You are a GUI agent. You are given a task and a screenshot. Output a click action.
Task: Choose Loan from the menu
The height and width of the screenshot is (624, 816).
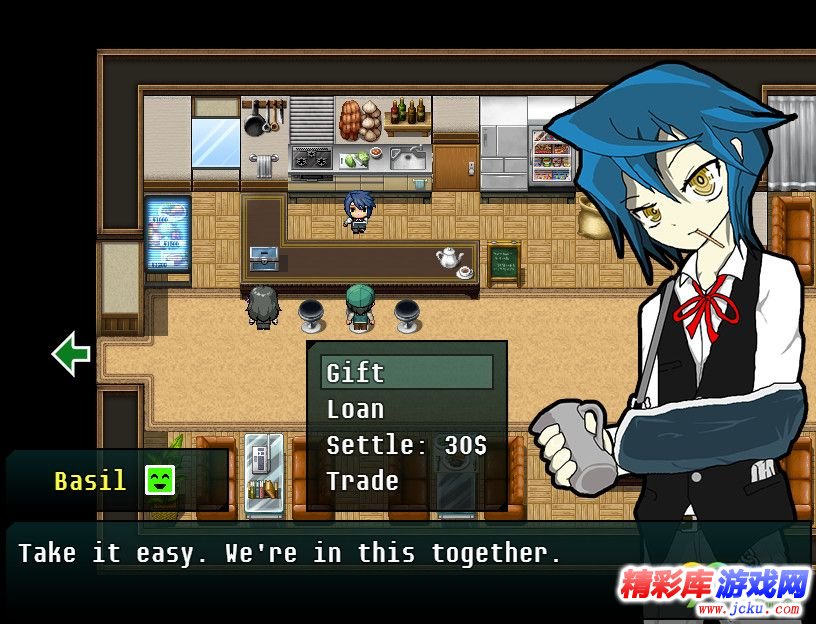click(x=356, y=409)
